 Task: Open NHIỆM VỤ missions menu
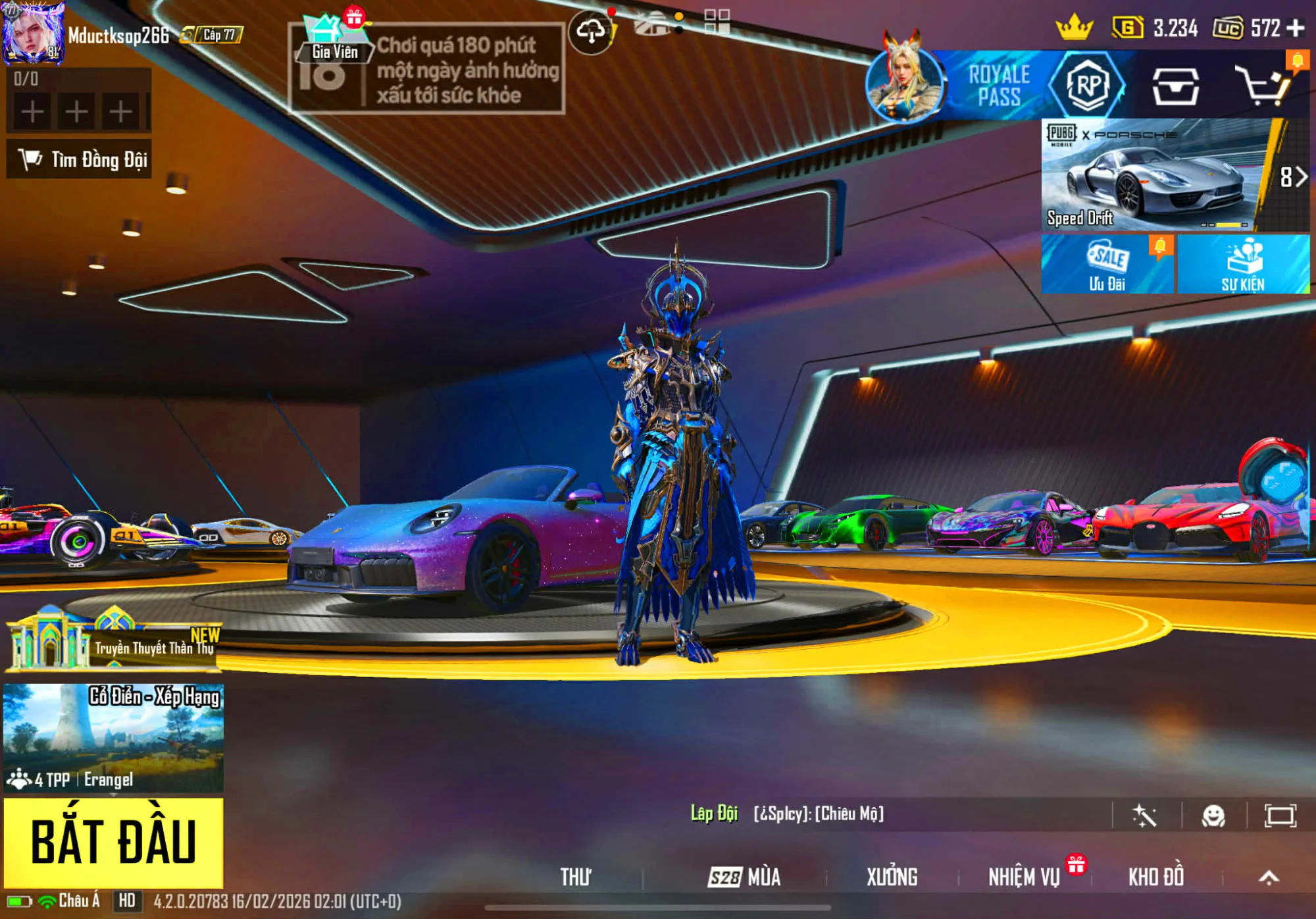tap(1024, 877)
